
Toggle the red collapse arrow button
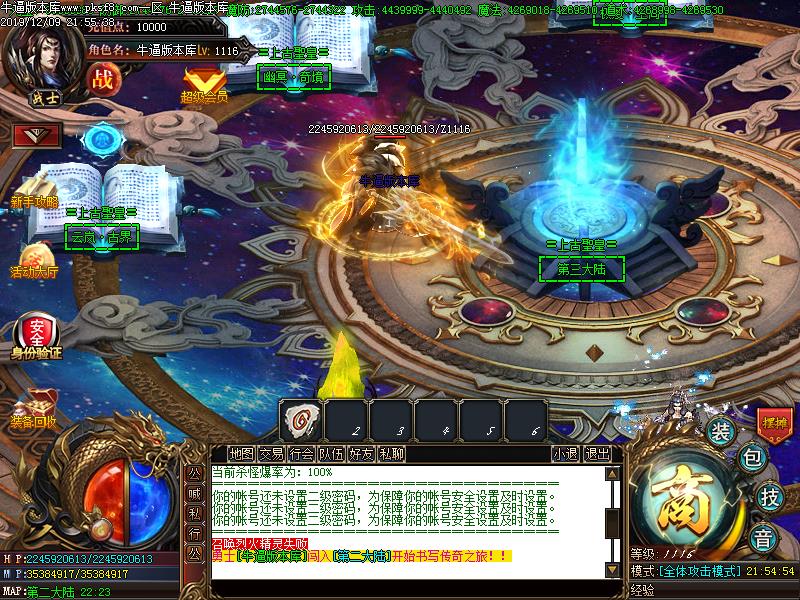tap(37, 134)
